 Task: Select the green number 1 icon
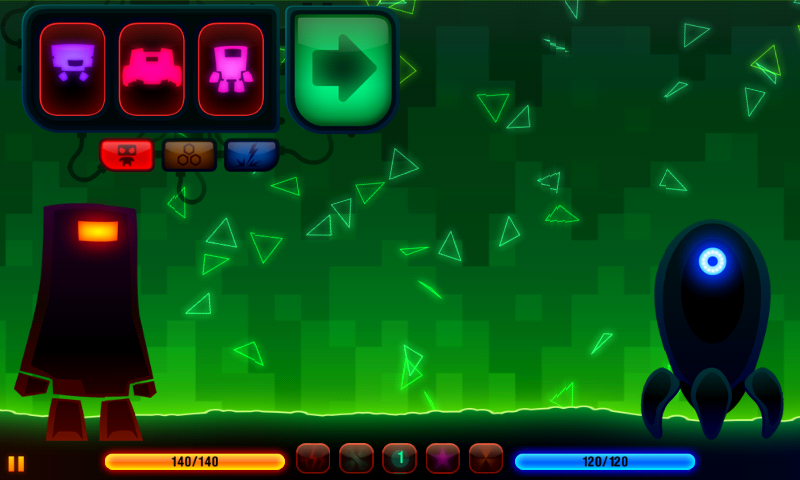pos(399,458)
